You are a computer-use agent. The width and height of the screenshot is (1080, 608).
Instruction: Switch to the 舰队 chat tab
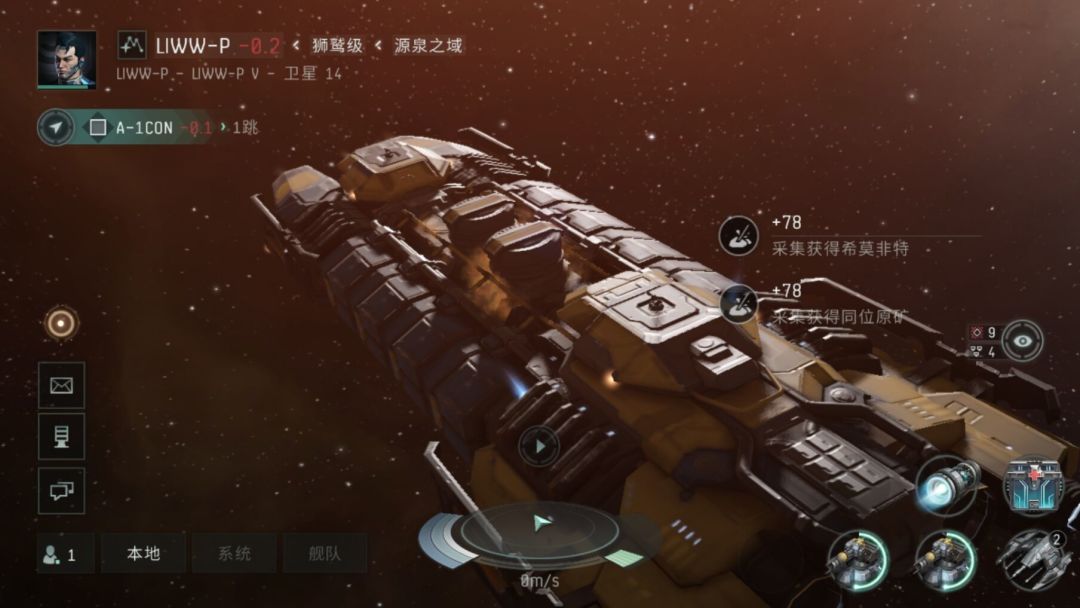(324, 553)
